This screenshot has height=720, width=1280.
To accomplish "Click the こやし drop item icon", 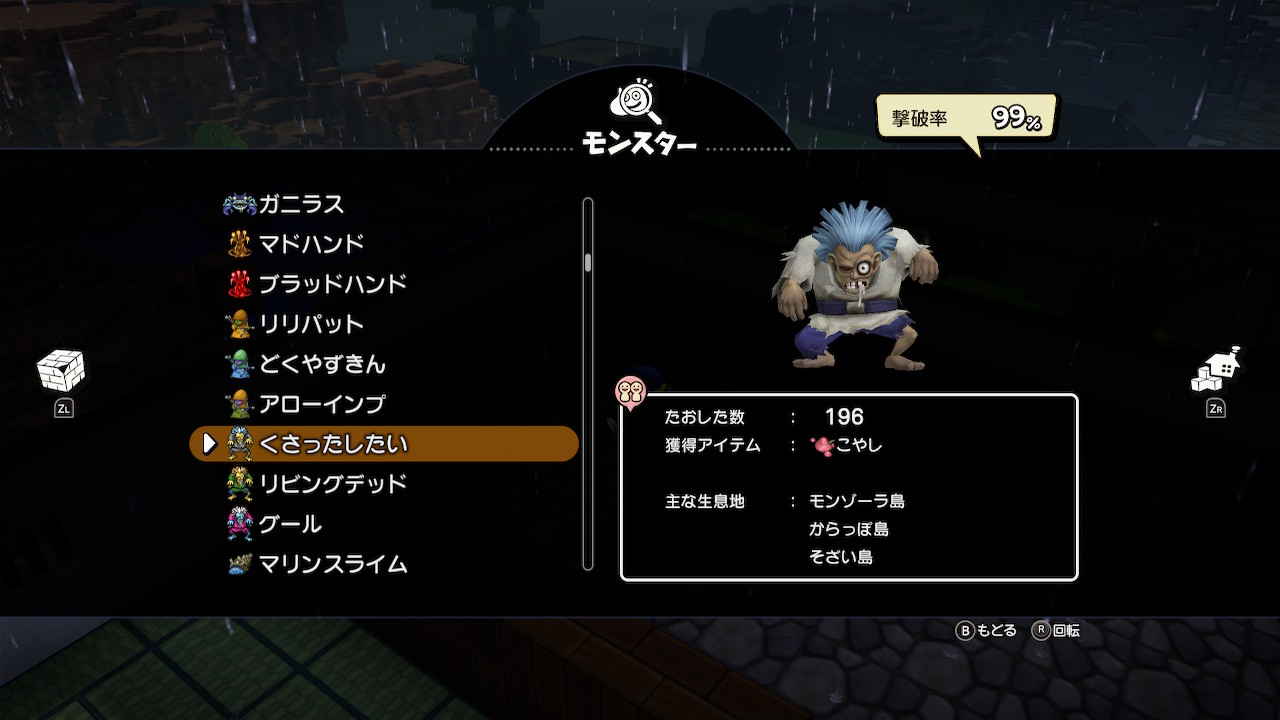I will coord(822,445).
